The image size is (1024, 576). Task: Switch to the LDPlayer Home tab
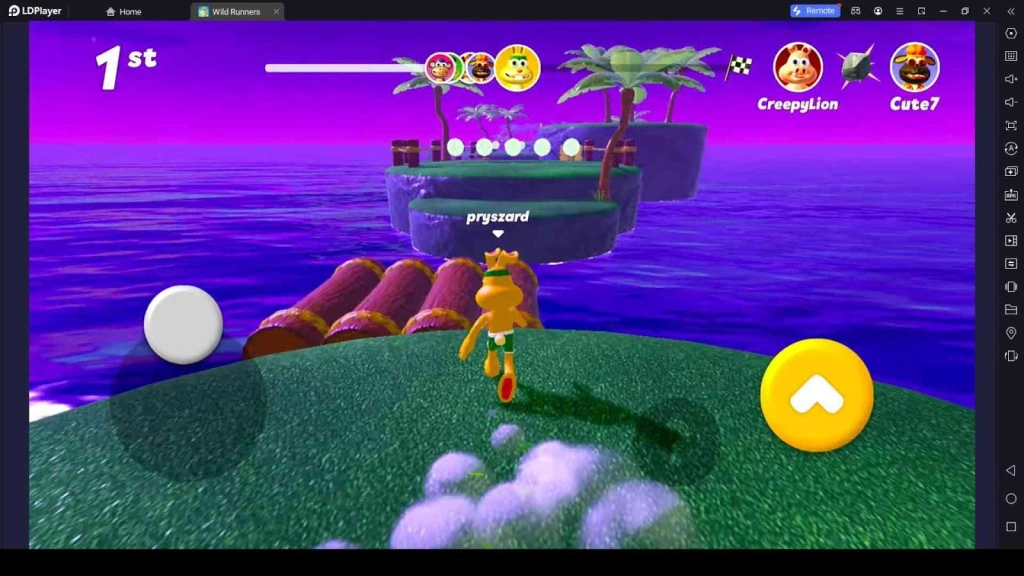[124, 12]
